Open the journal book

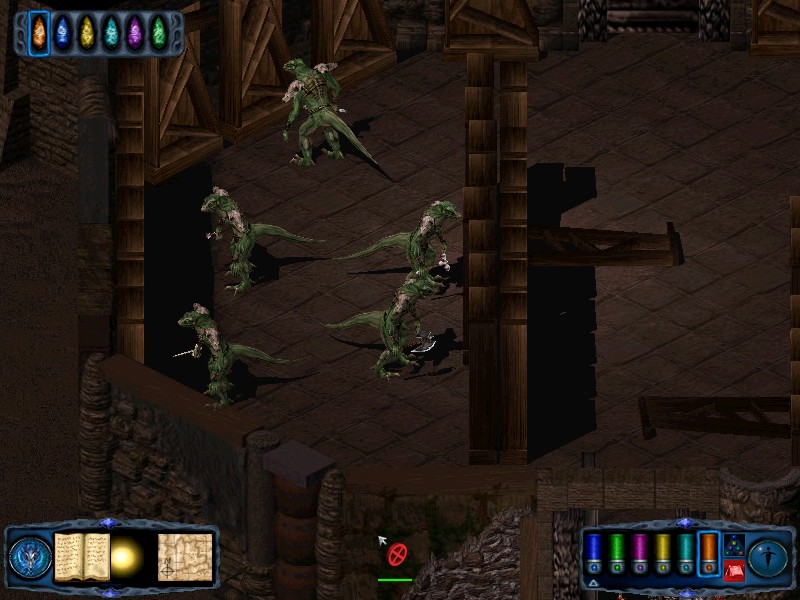click(81, 556)
